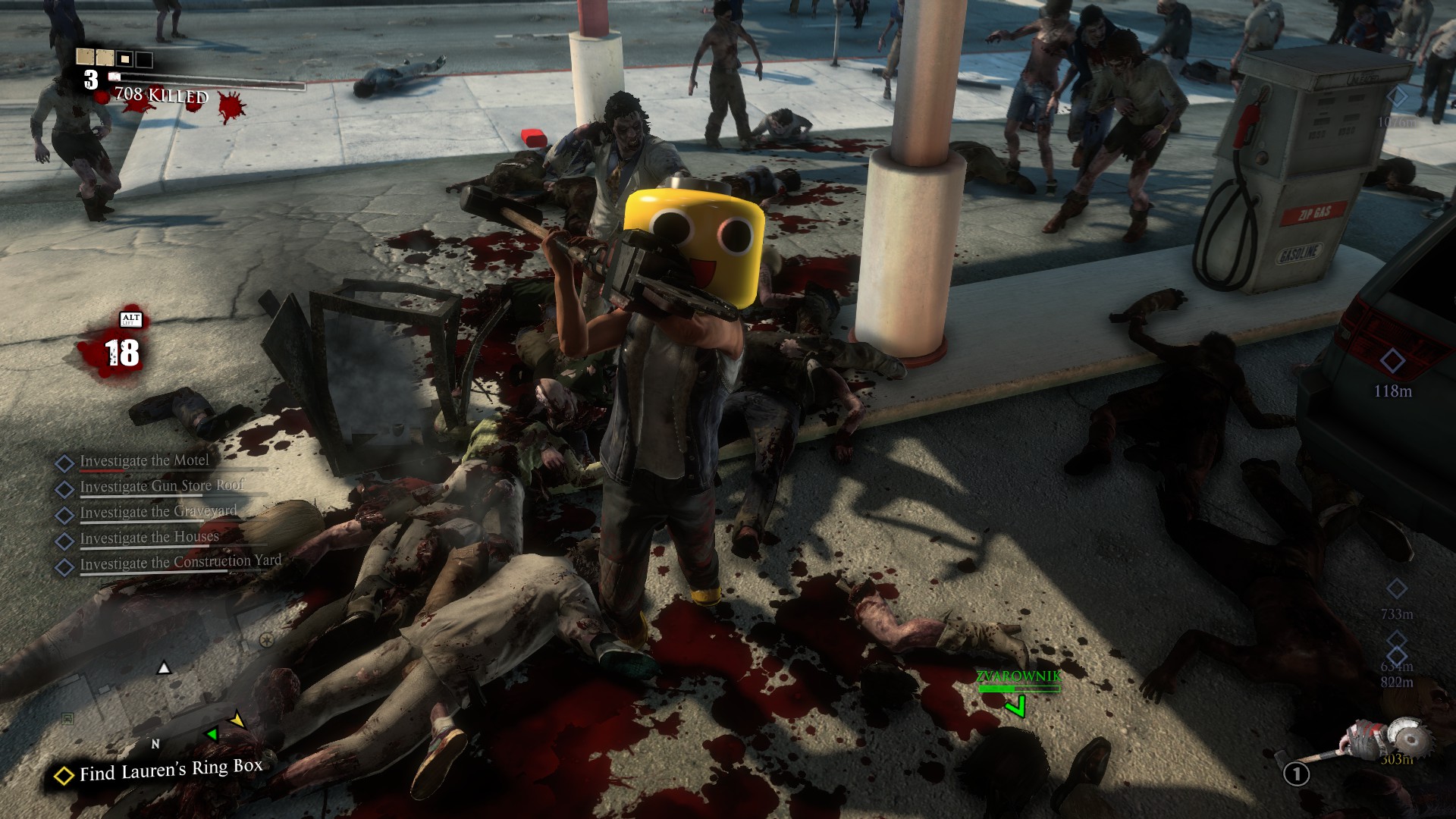Choose the Investigate the Construction Yard objective
The height and width of the screenshot is (819, 1456).
(x=180, y=563)
